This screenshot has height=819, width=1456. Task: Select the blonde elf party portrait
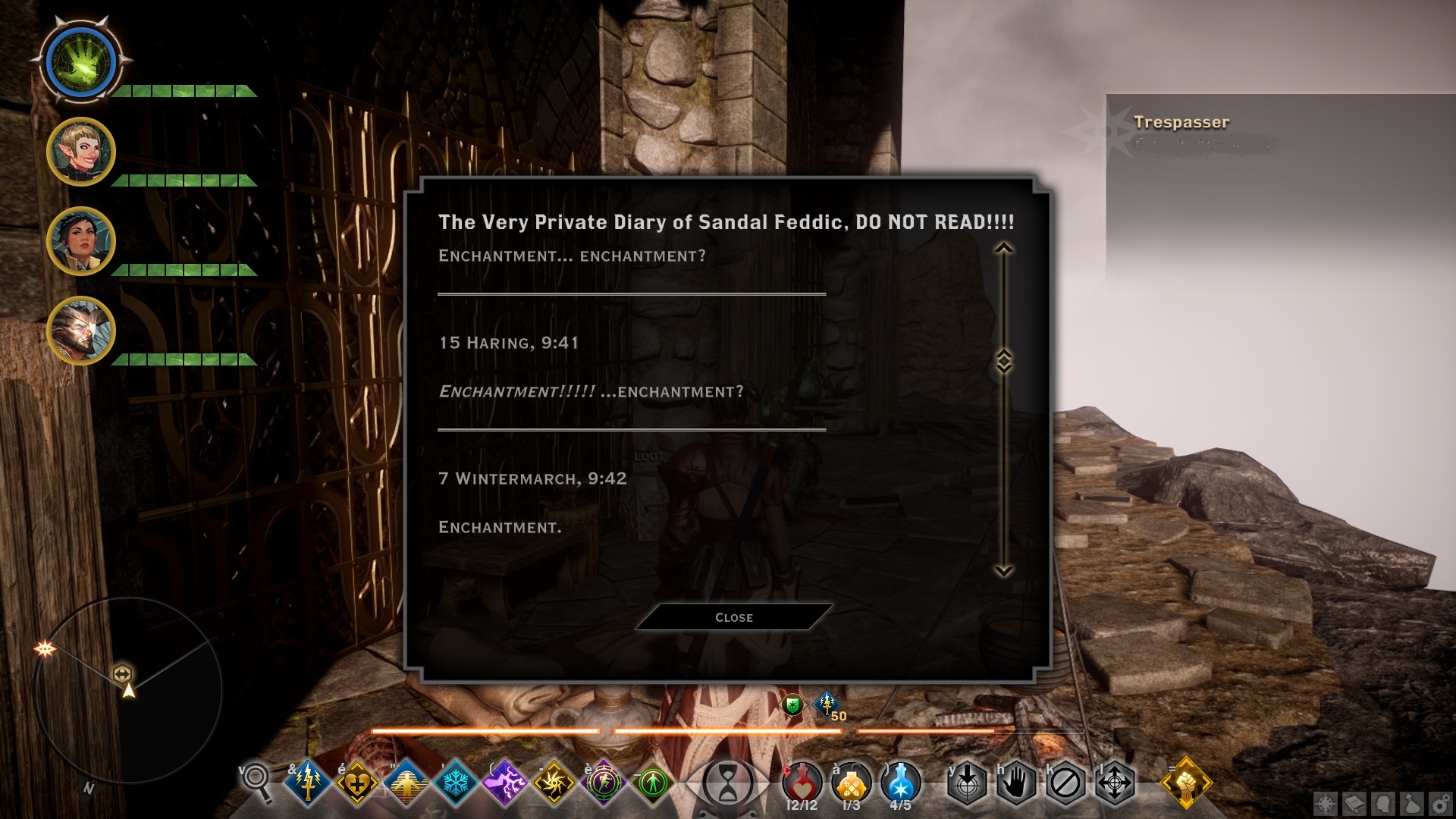pyautogui.click(x=80, y=152)
